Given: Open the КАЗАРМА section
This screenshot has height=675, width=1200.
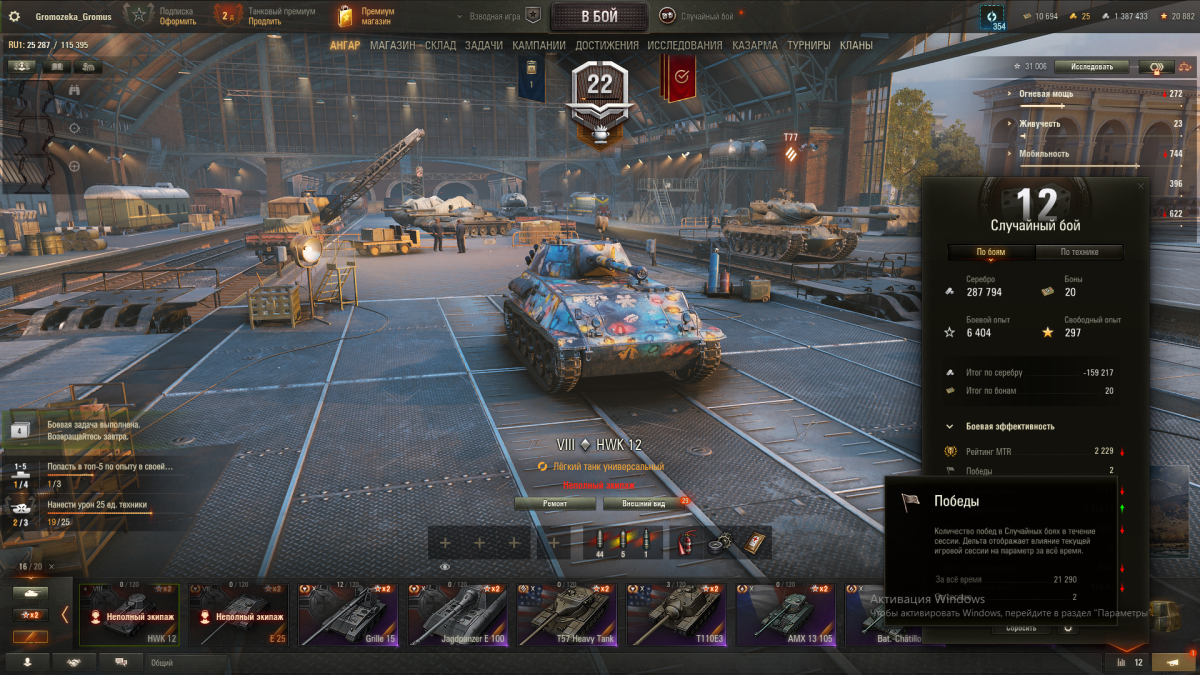Looking at the screenshot, I should tap(754, 45).
